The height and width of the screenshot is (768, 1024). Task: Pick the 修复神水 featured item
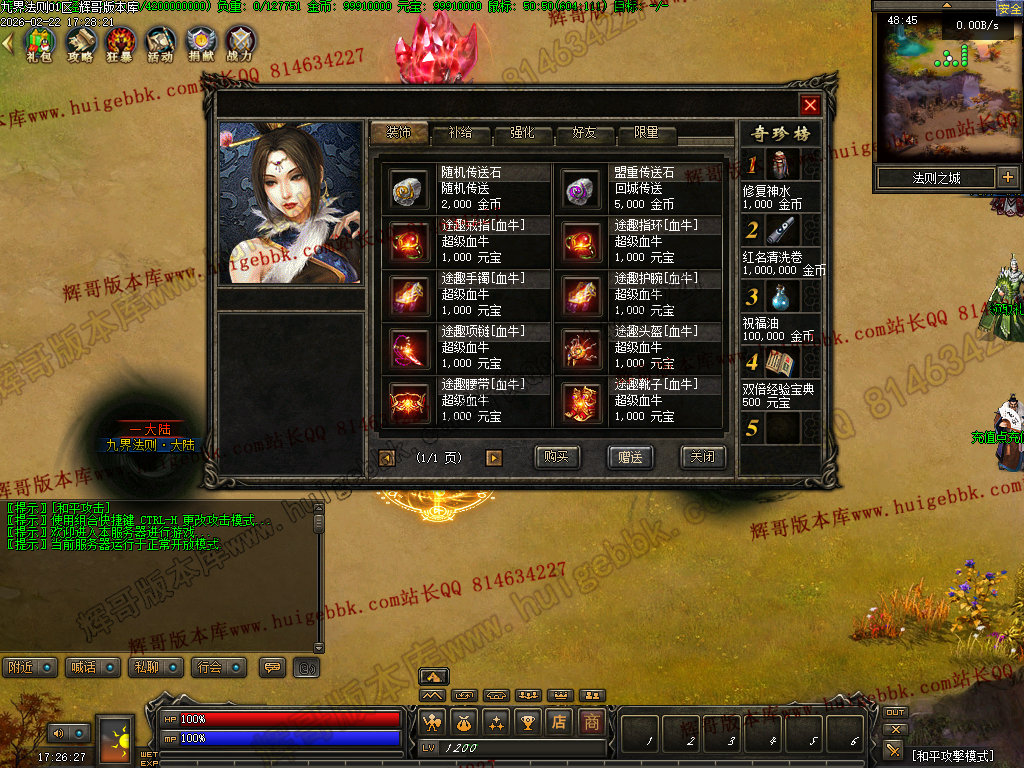780,165
